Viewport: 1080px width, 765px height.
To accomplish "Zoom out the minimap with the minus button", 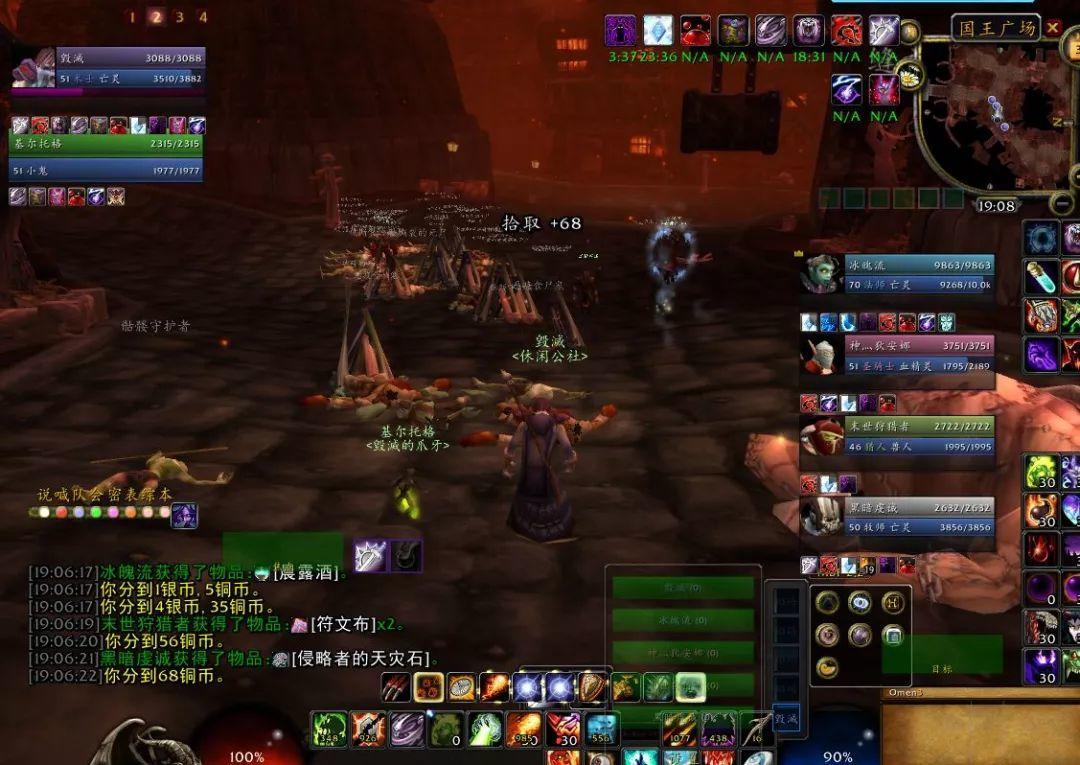I will point(1062,205).
